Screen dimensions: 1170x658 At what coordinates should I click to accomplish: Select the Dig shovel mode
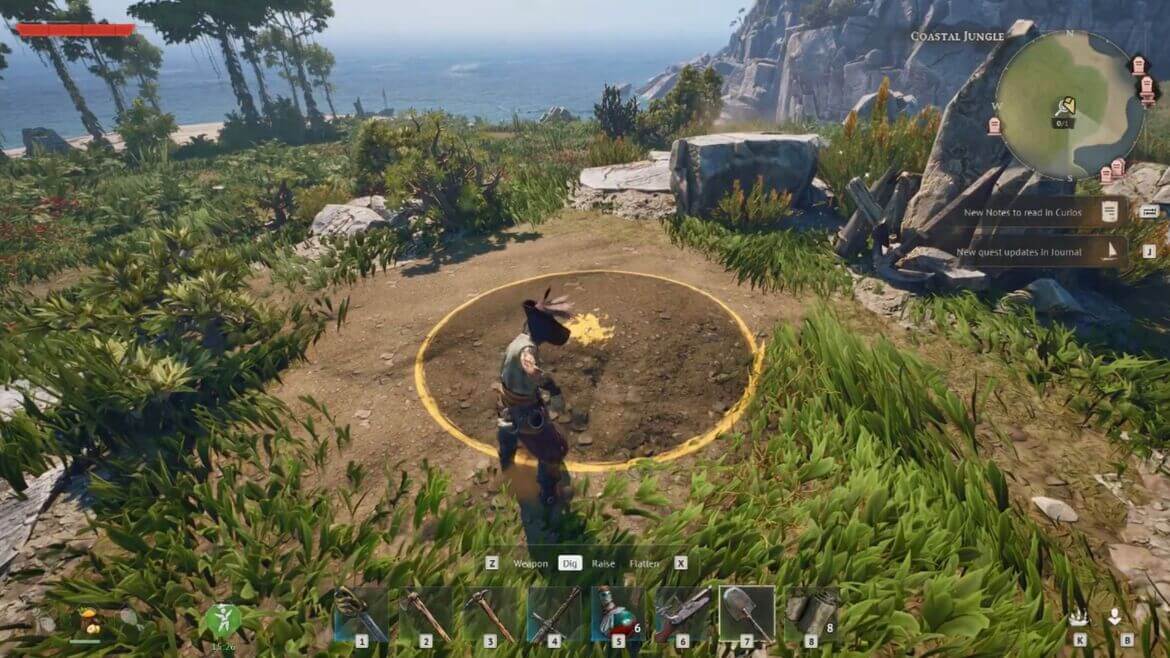point(570,563)
